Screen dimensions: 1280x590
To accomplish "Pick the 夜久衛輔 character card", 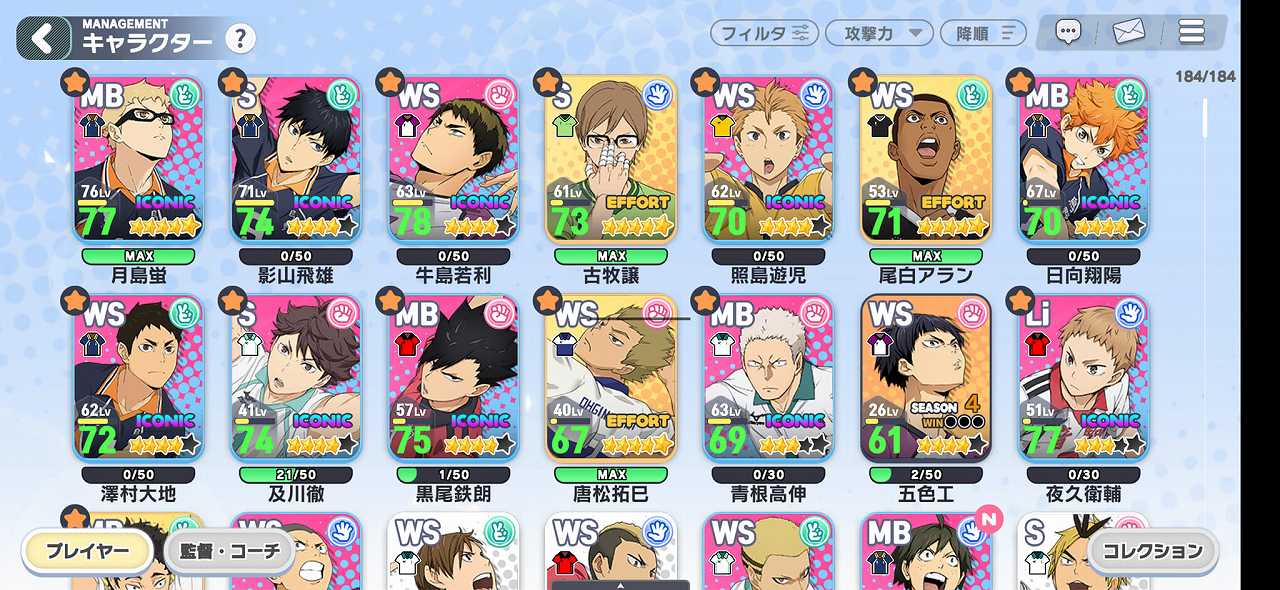I will pyautogui.click(x=1084, y=378).
